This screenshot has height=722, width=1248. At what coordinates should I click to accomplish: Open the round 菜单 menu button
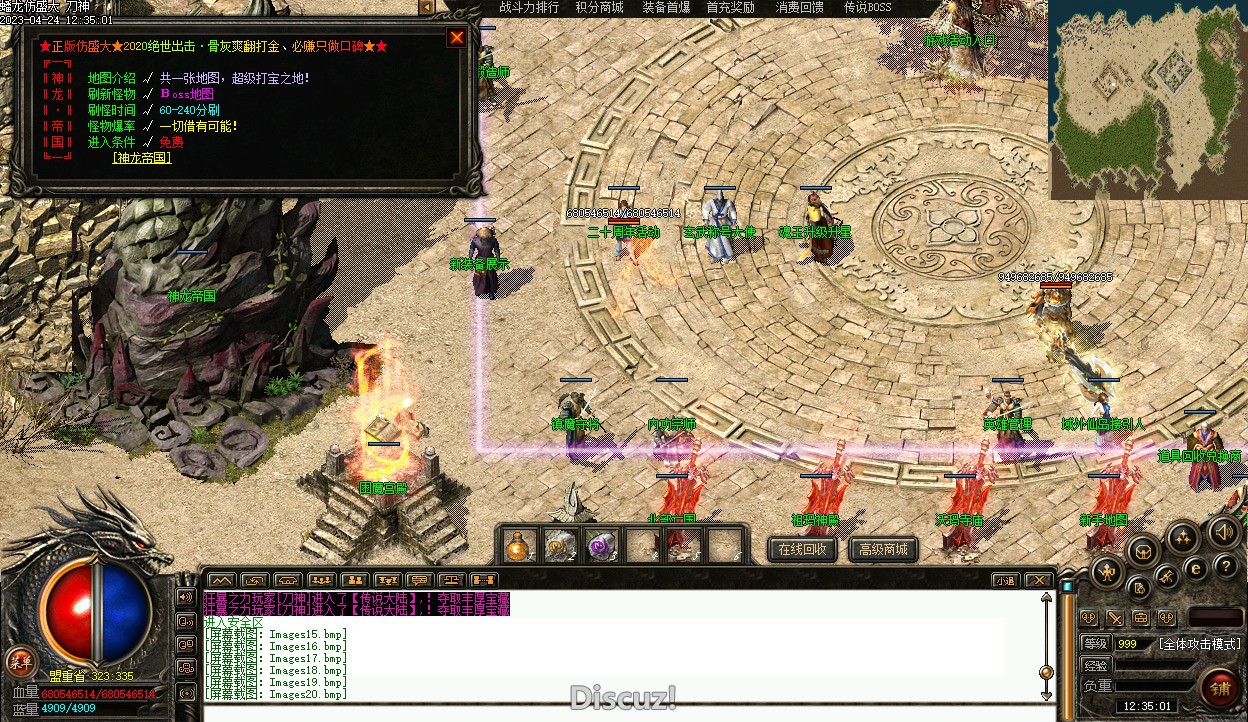19,660
